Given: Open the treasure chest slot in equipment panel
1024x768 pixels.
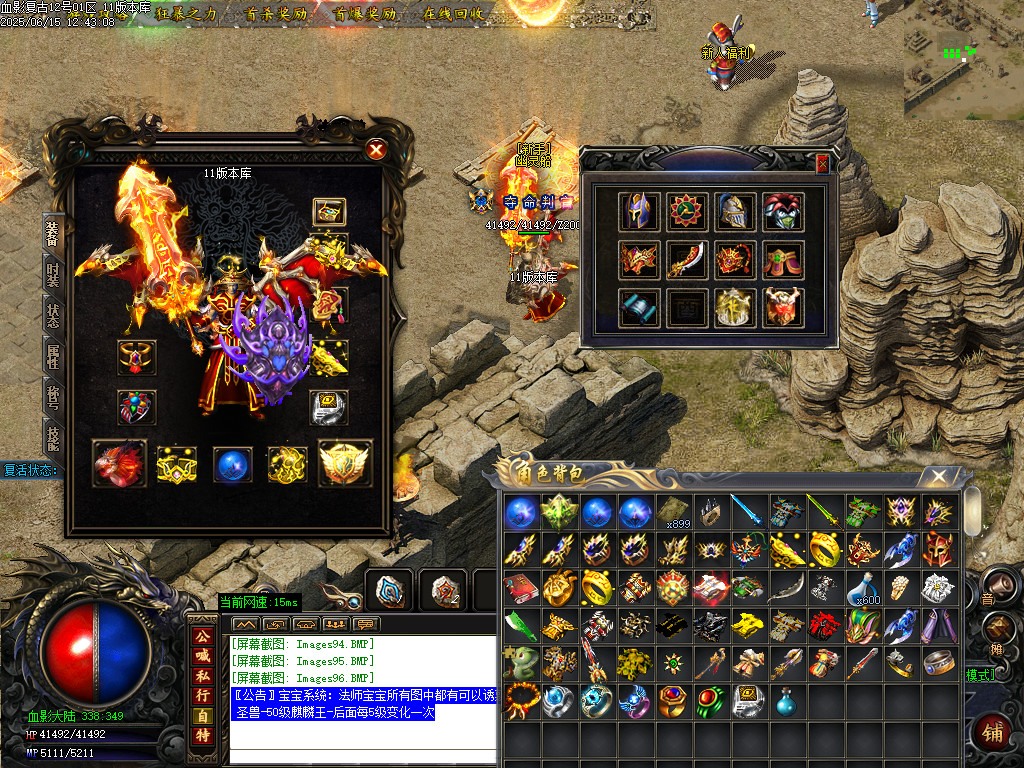Looking at the screenshot, I should [x=329, y=211].
